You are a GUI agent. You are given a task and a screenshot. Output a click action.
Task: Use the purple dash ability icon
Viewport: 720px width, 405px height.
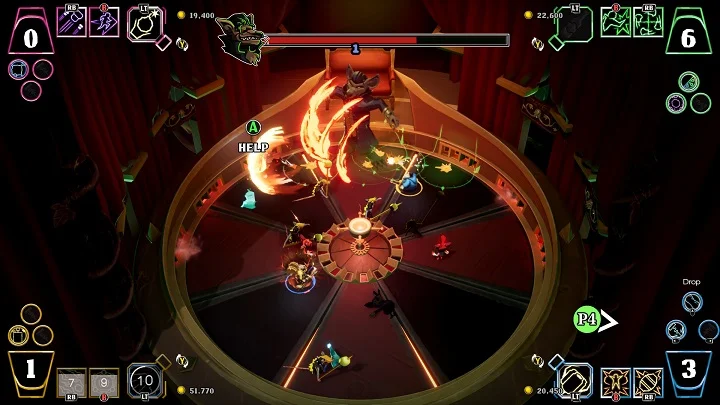(103, 22)
